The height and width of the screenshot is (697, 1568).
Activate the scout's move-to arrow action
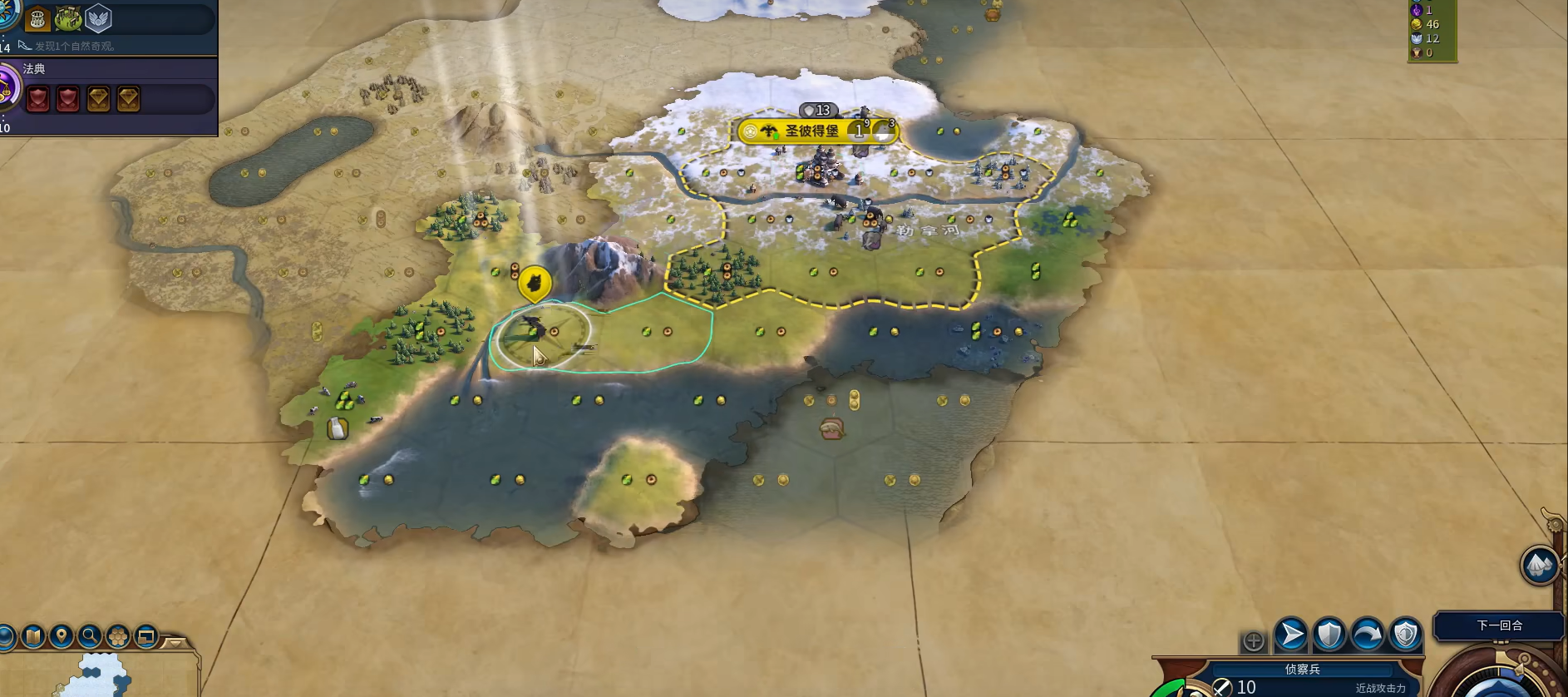pyautogui.click(x=1291, y=635)
